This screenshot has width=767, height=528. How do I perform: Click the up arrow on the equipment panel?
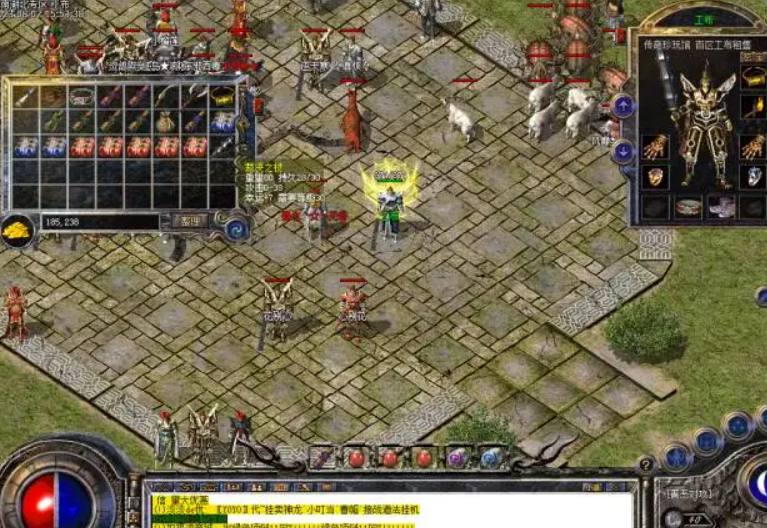pyautogui.click(x=624, y=105)
